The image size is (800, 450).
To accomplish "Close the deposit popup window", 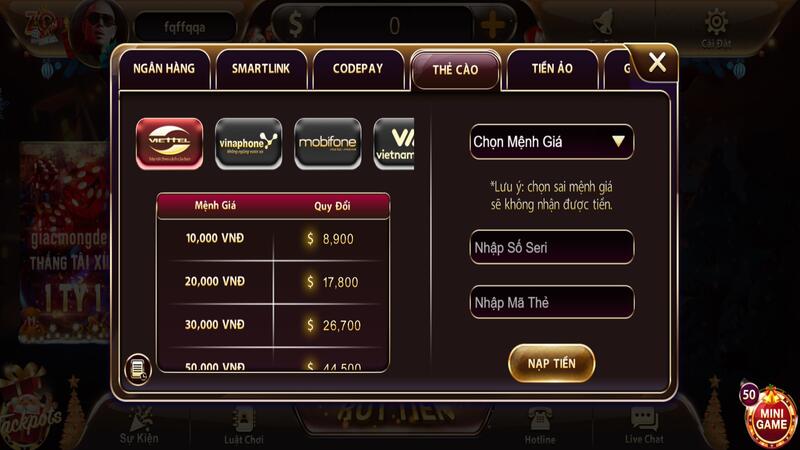I will (x=657, y=63).
